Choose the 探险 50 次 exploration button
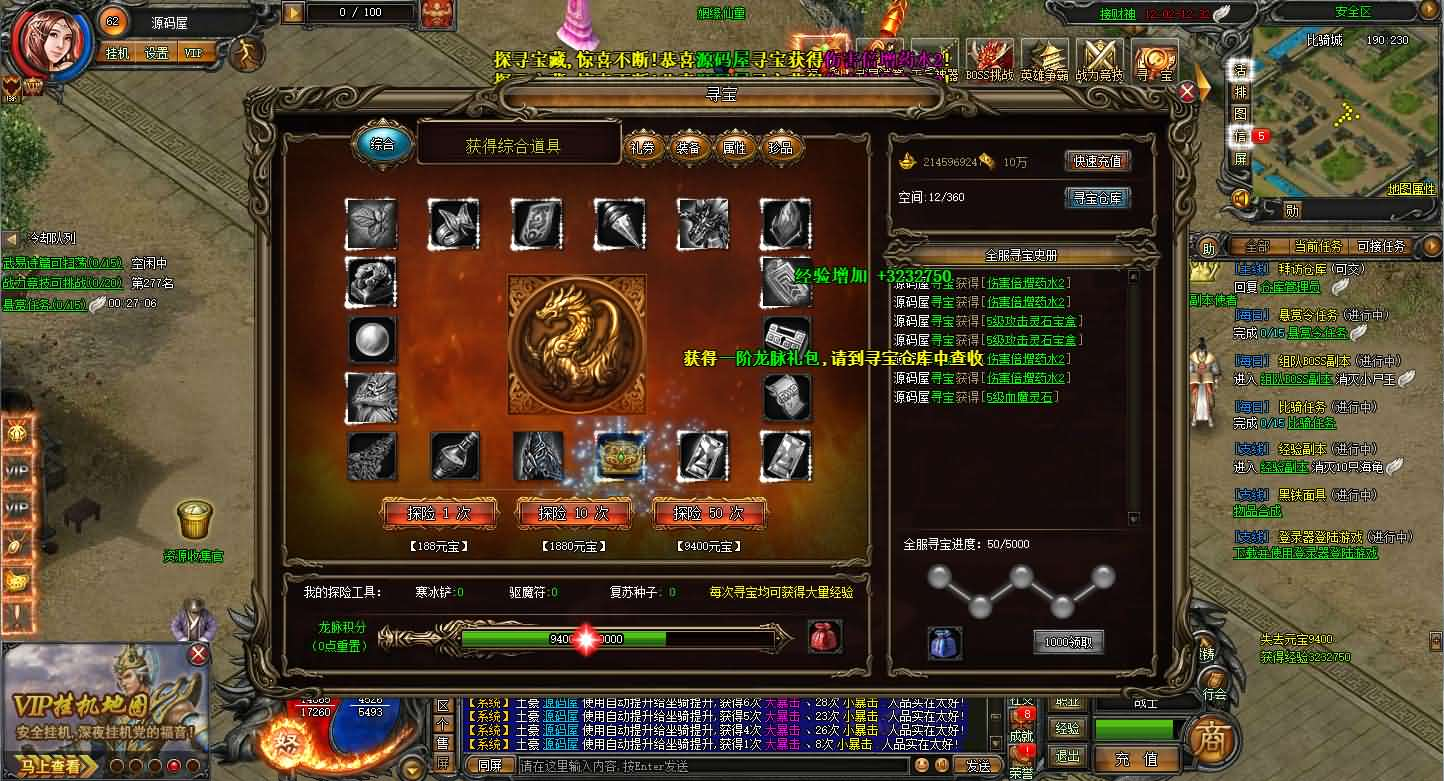Viewport: 1444px width, 781px height. 707,514
